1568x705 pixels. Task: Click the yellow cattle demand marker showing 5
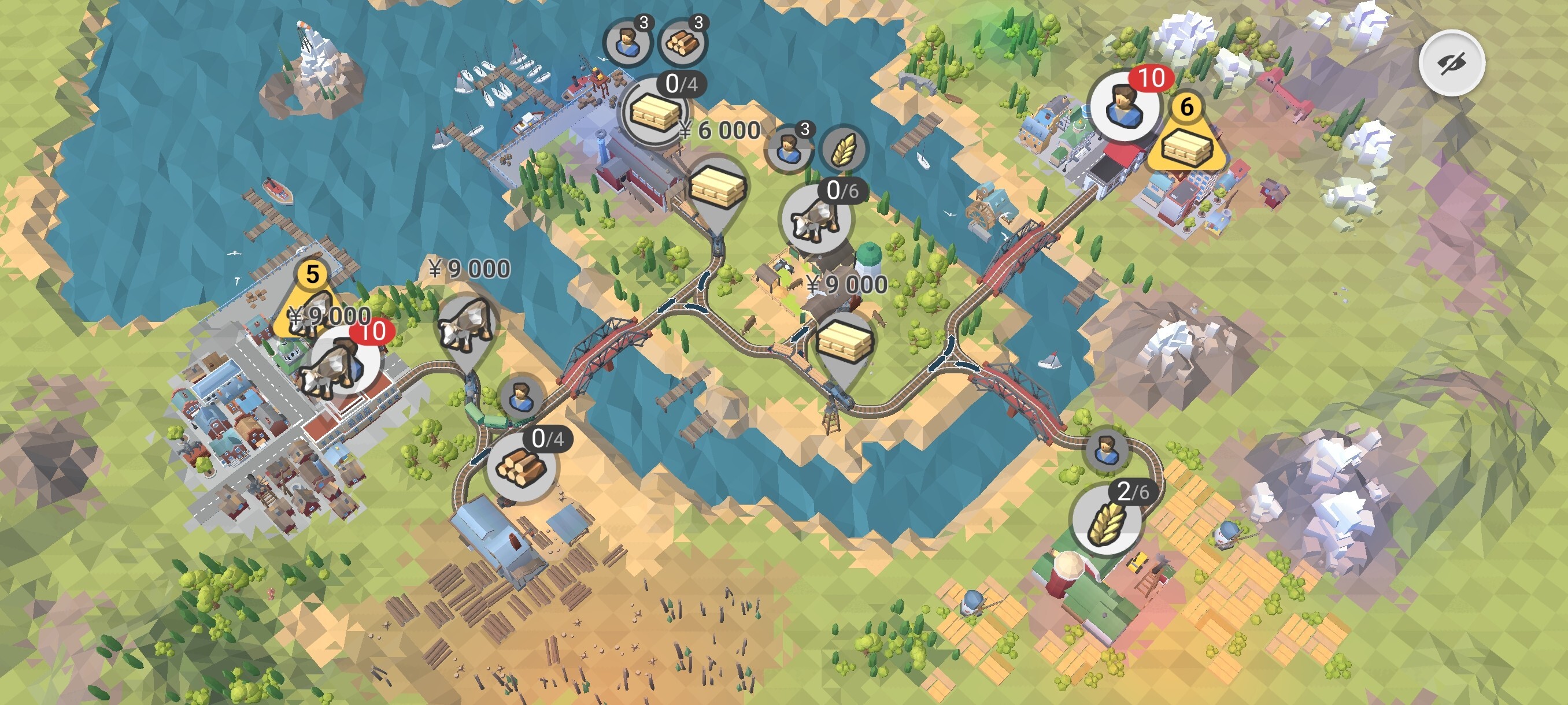pyautogui.click(x=311, y=302)
